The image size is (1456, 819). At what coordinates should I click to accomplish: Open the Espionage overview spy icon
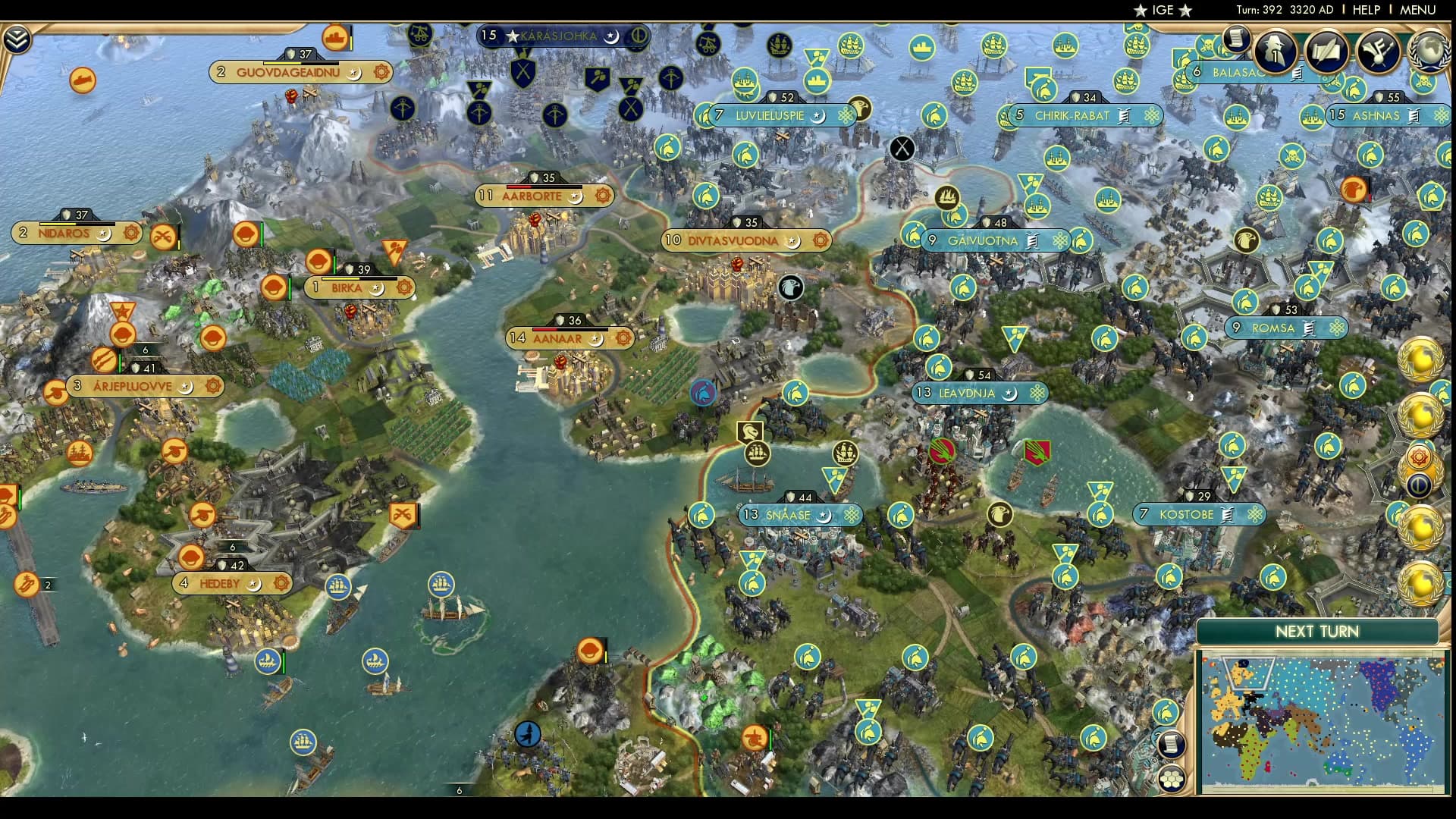1274,52
